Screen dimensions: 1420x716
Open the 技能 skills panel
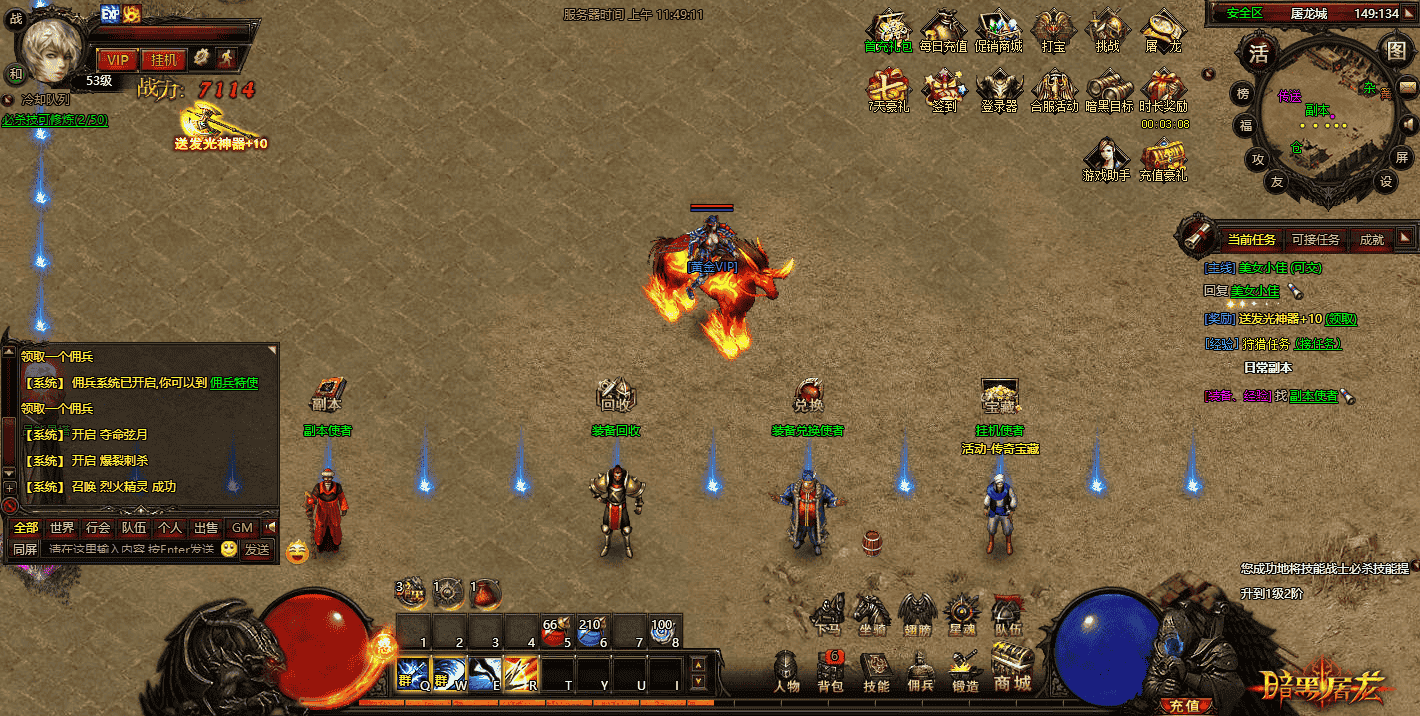click(876, 670)
